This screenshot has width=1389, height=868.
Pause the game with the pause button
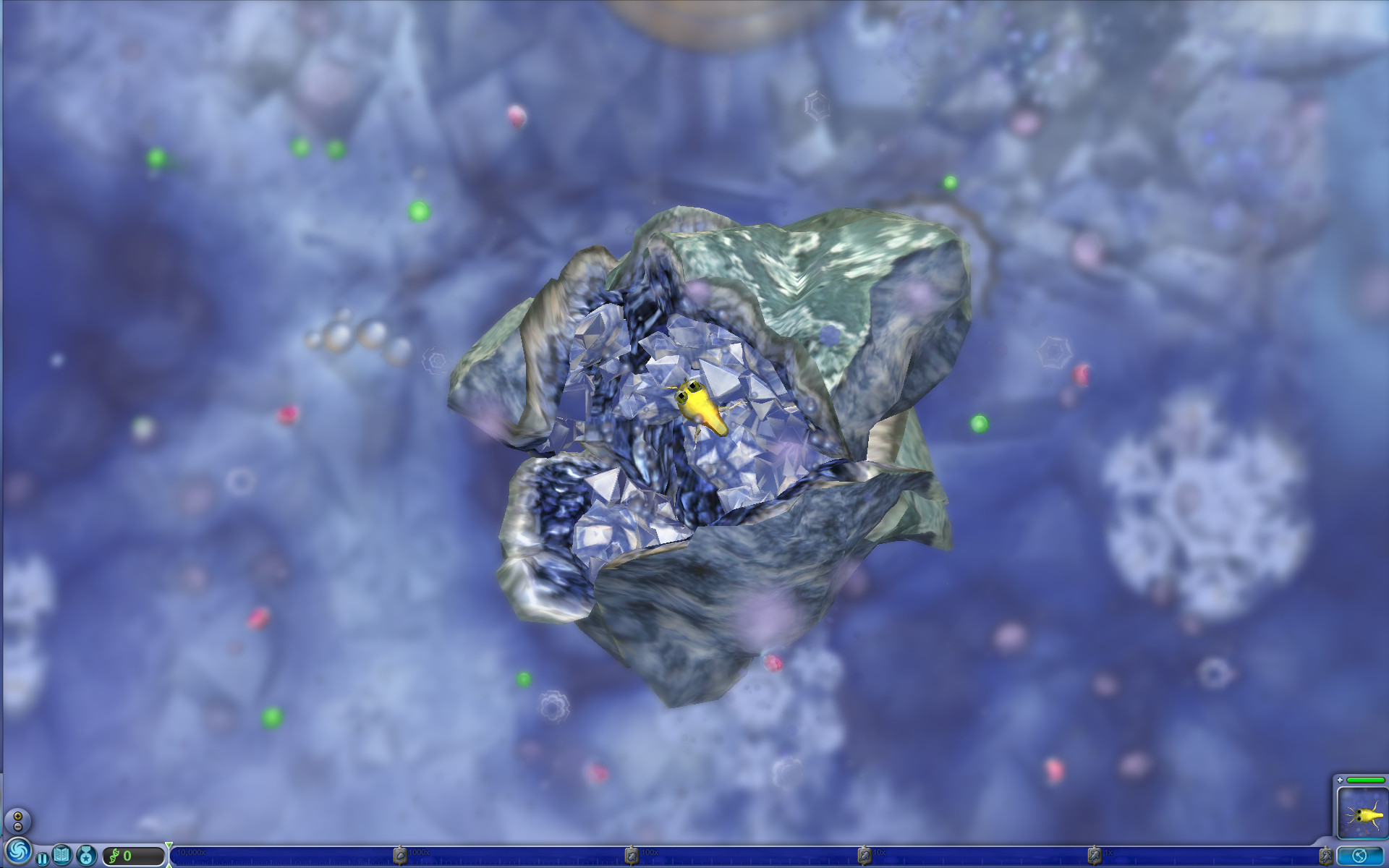pos(43,857)
